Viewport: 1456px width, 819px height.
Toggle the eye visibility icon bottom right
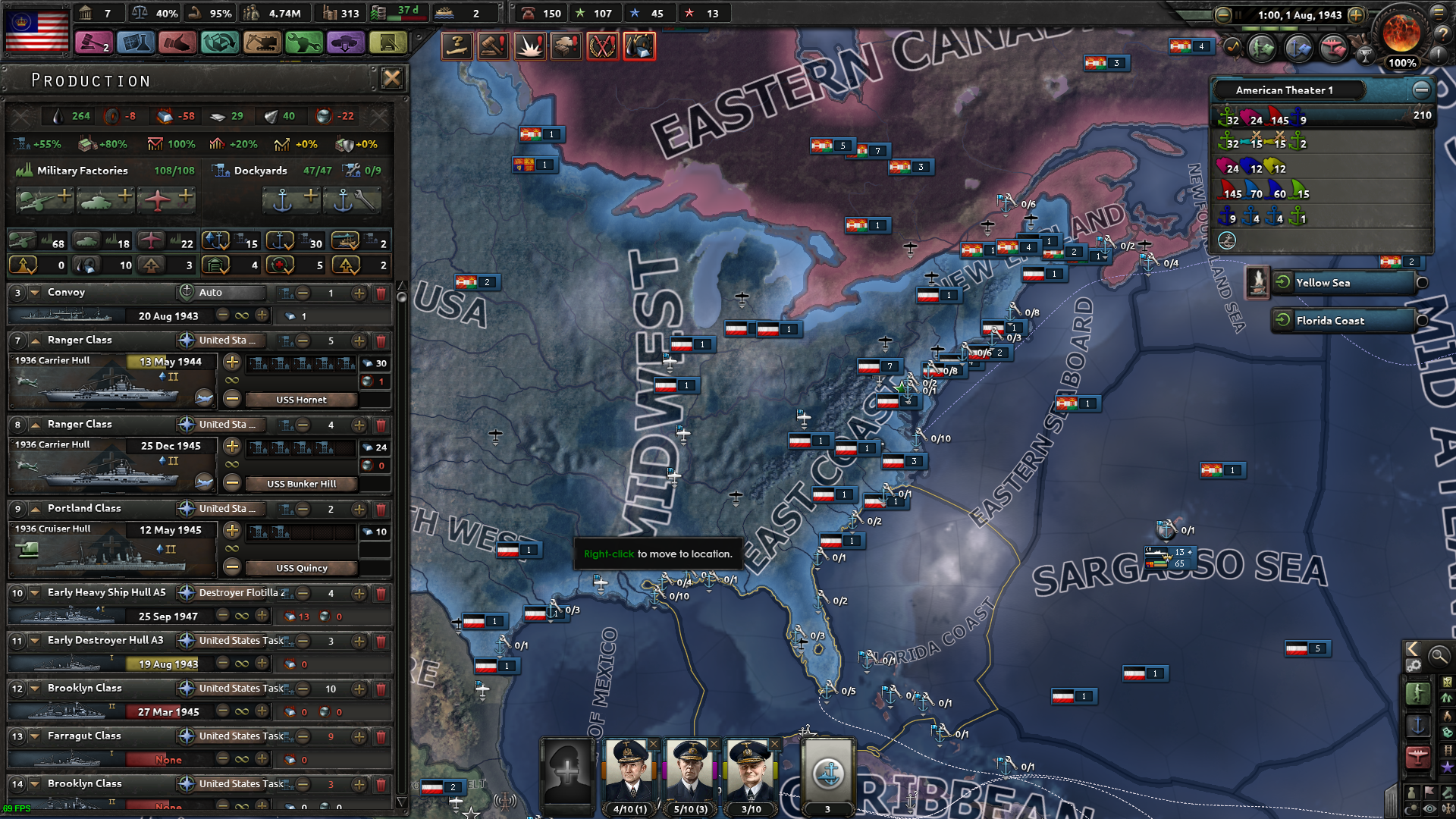(x=1428, y=807)
